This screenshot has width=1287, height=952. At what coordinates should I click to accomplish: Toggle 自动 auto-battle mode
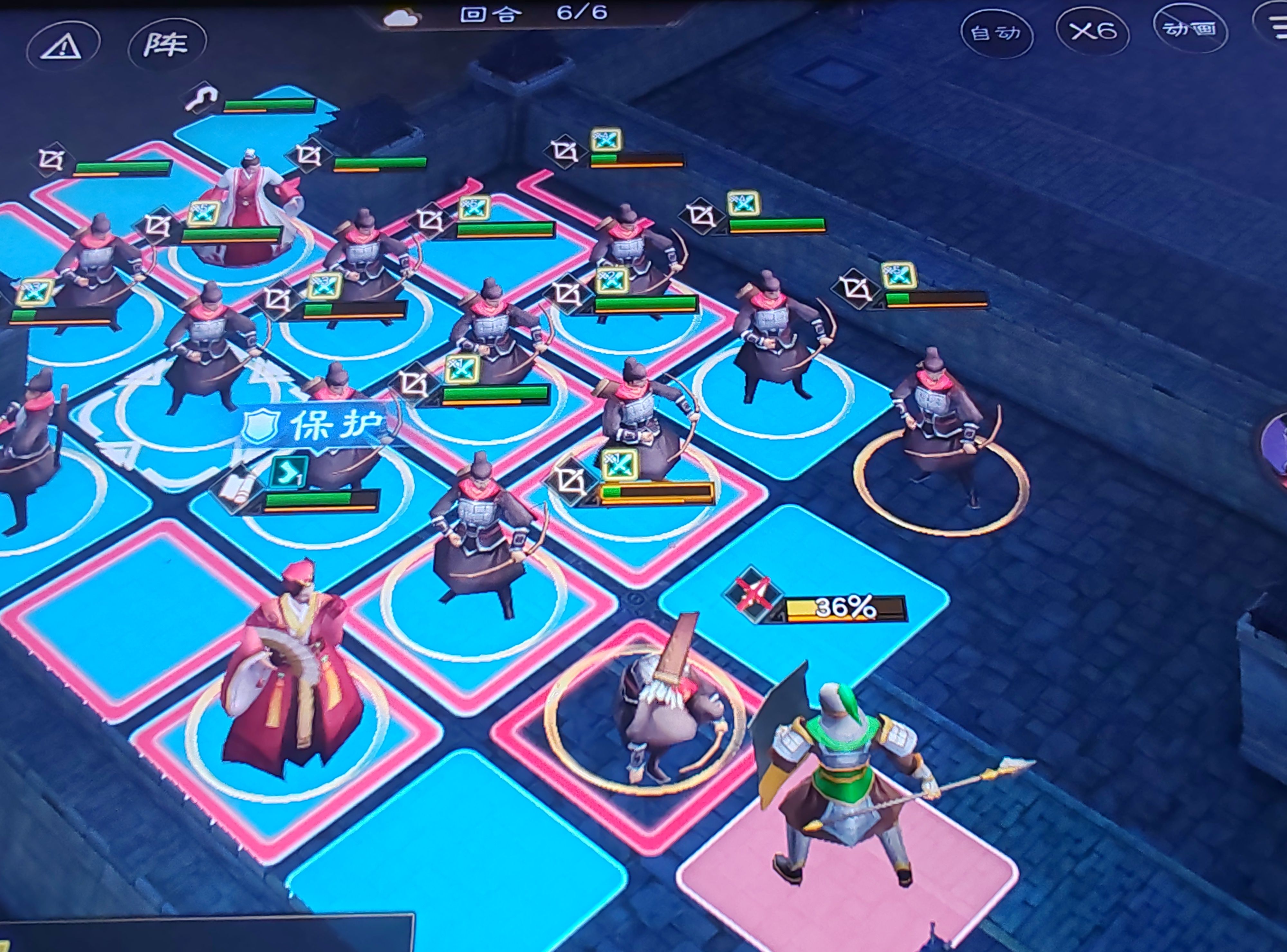[996, 33]
